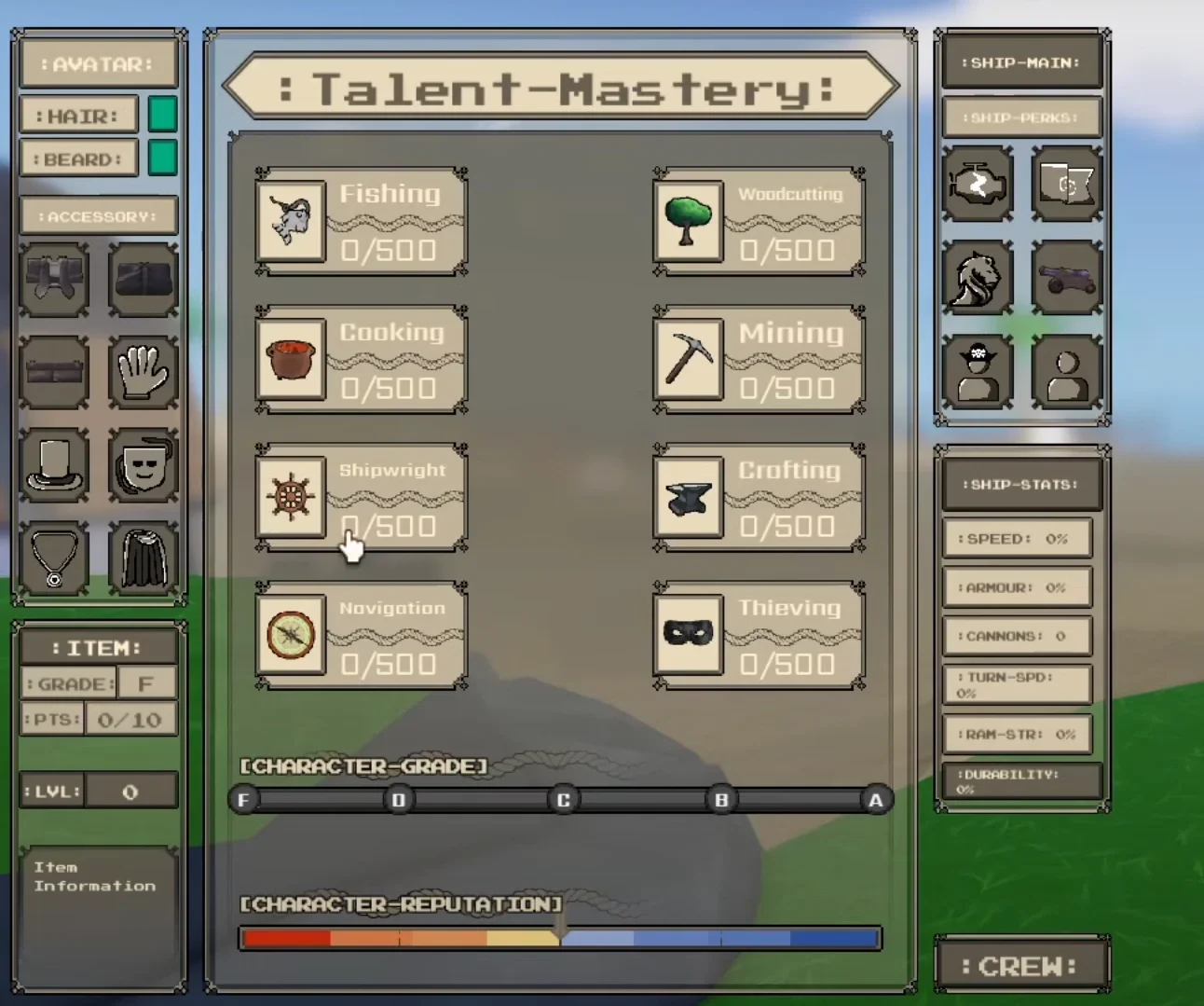
Task: Click the lion figurehead perk
Action: click(x=978, y=277)
